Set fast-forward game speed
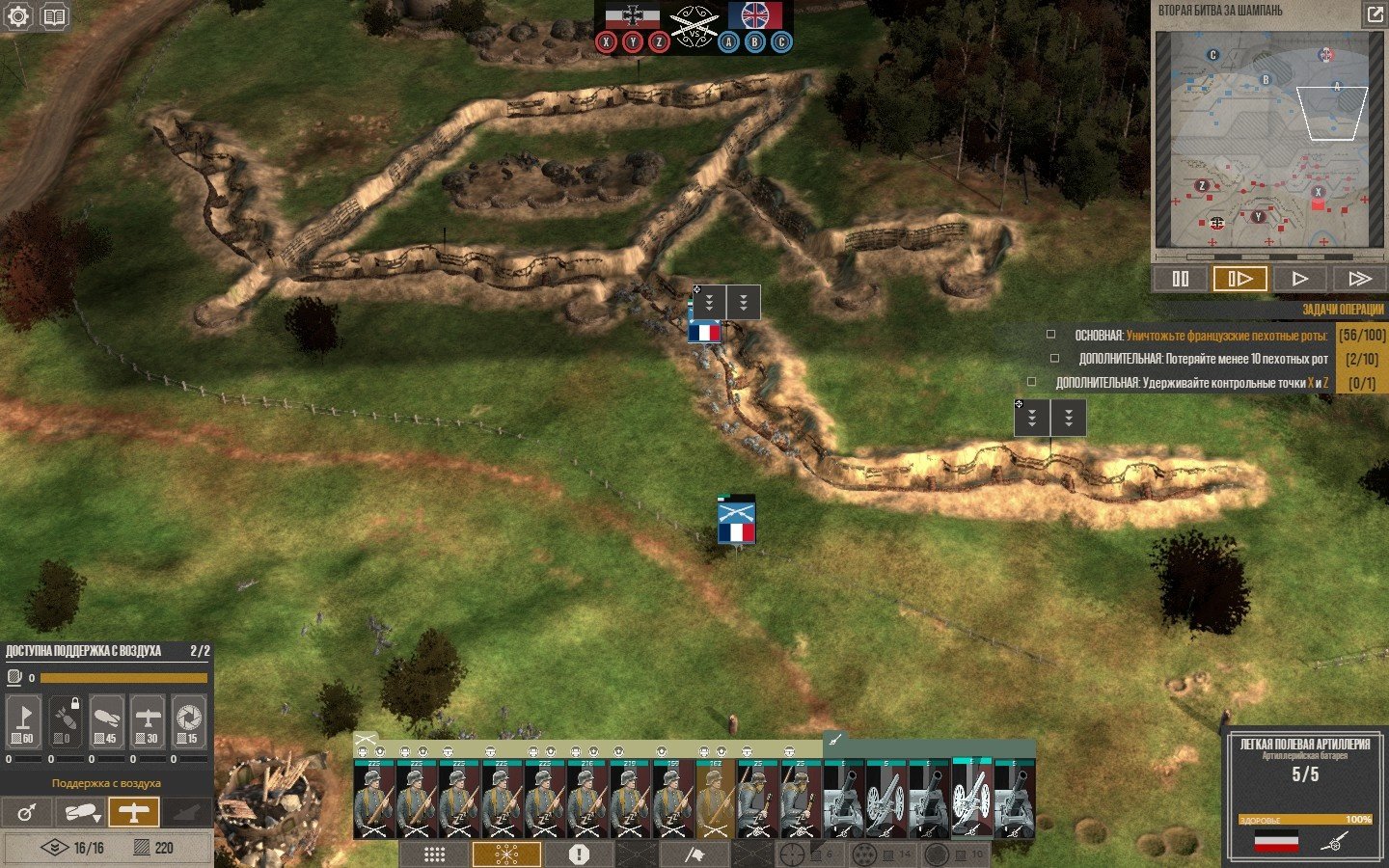 (1359, 279)
